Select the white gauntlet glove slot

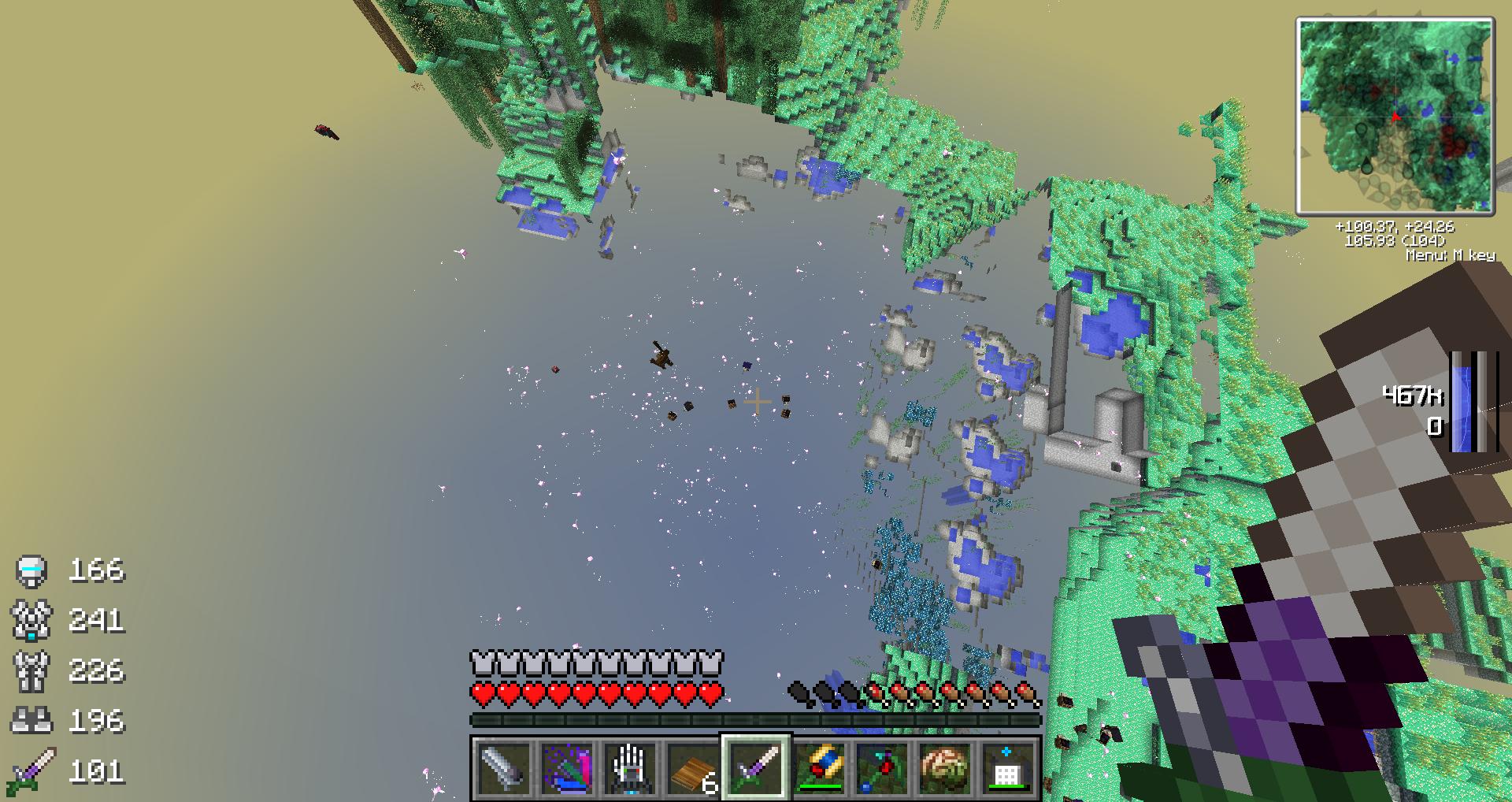pos(630,768)
